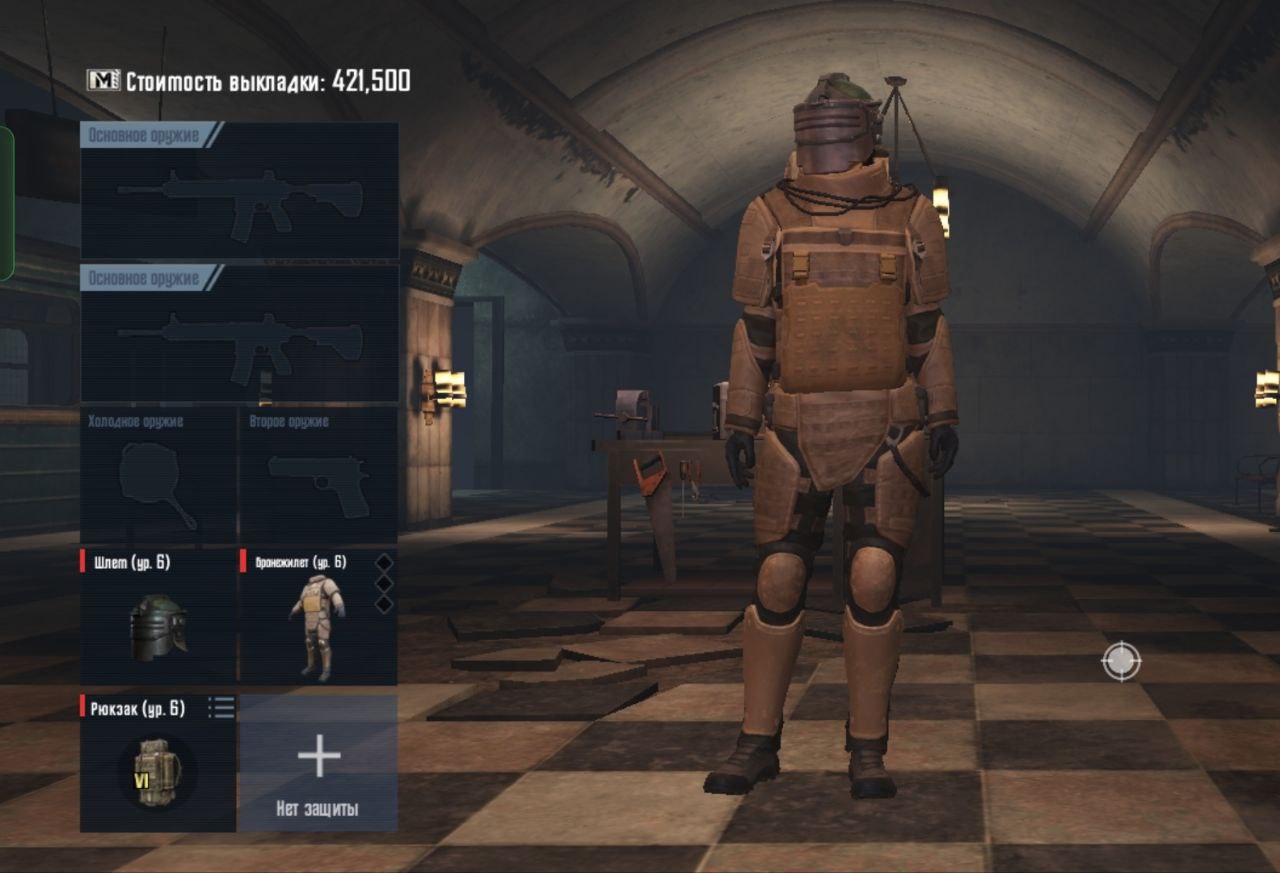Click the crosshair target icon
Screen dimensions: 1280x873
(x=1121, y=662)
